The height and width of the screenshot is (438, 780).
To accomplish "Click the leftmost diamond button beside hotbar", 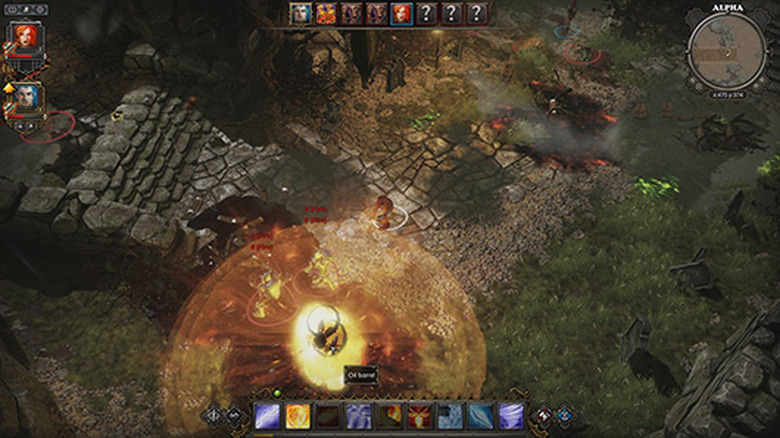I will [x=213, y=414].
